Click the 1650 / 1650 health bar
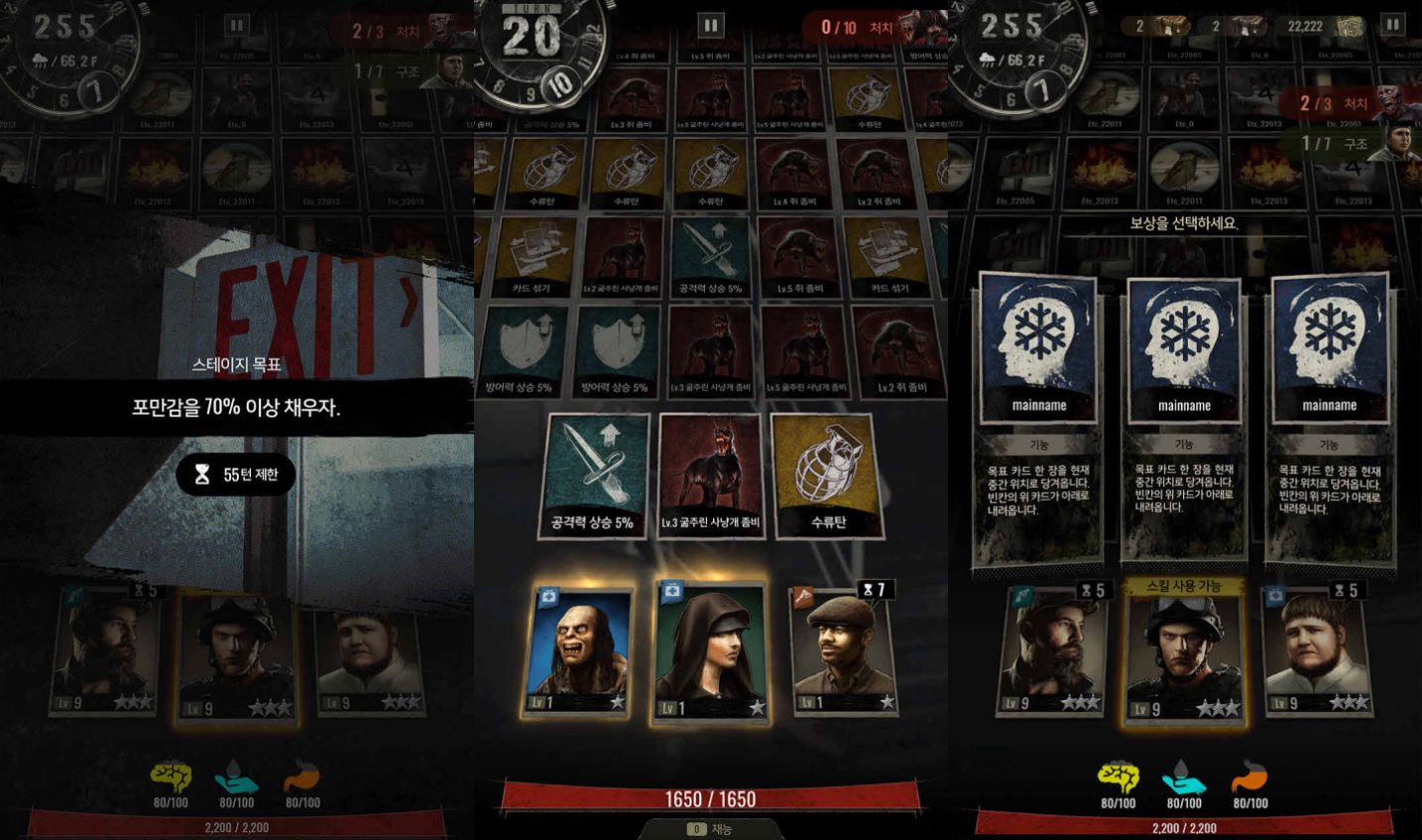 tap(710, 798)
